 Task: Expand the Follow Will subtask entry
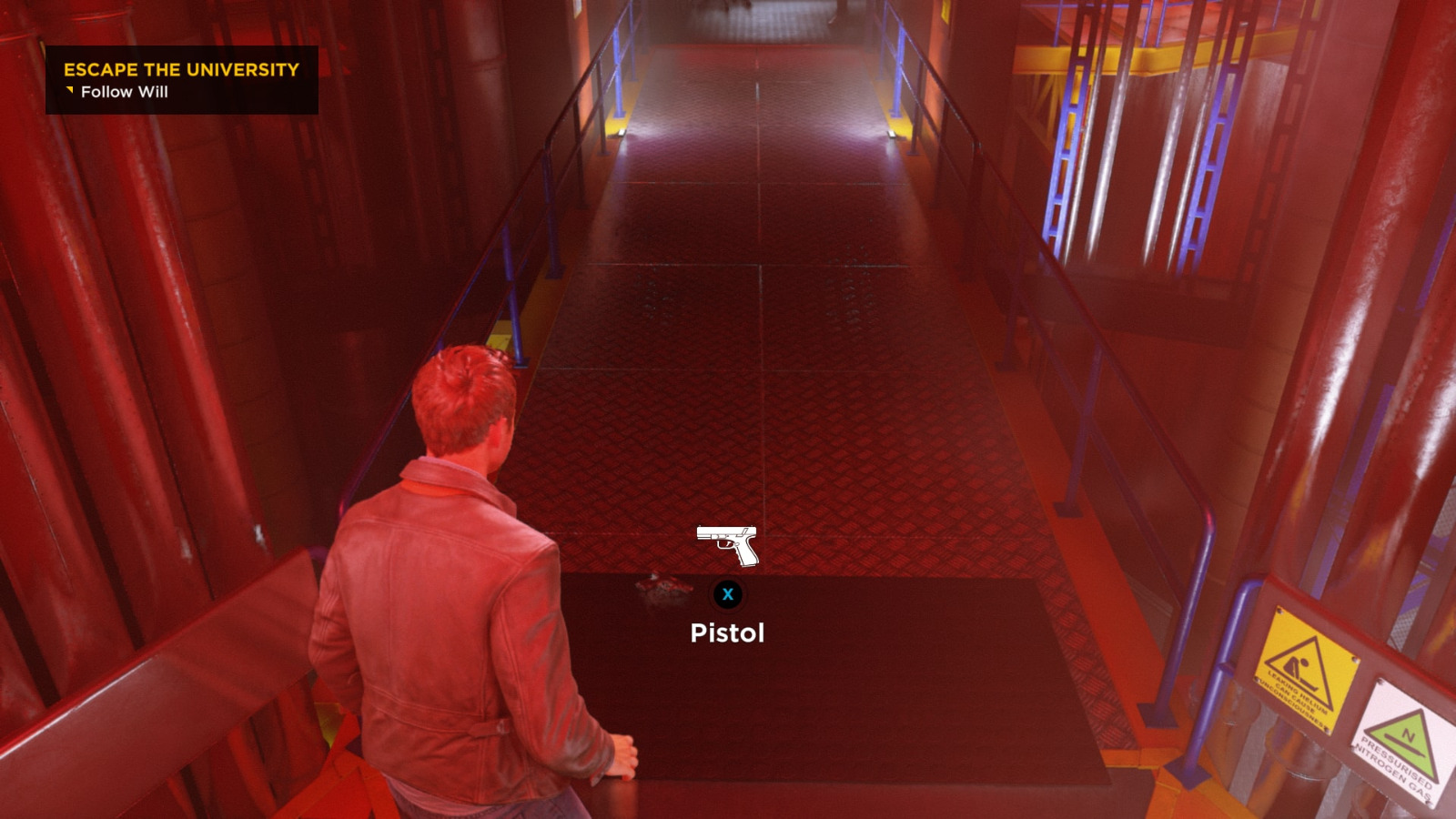tap(123, 92)
